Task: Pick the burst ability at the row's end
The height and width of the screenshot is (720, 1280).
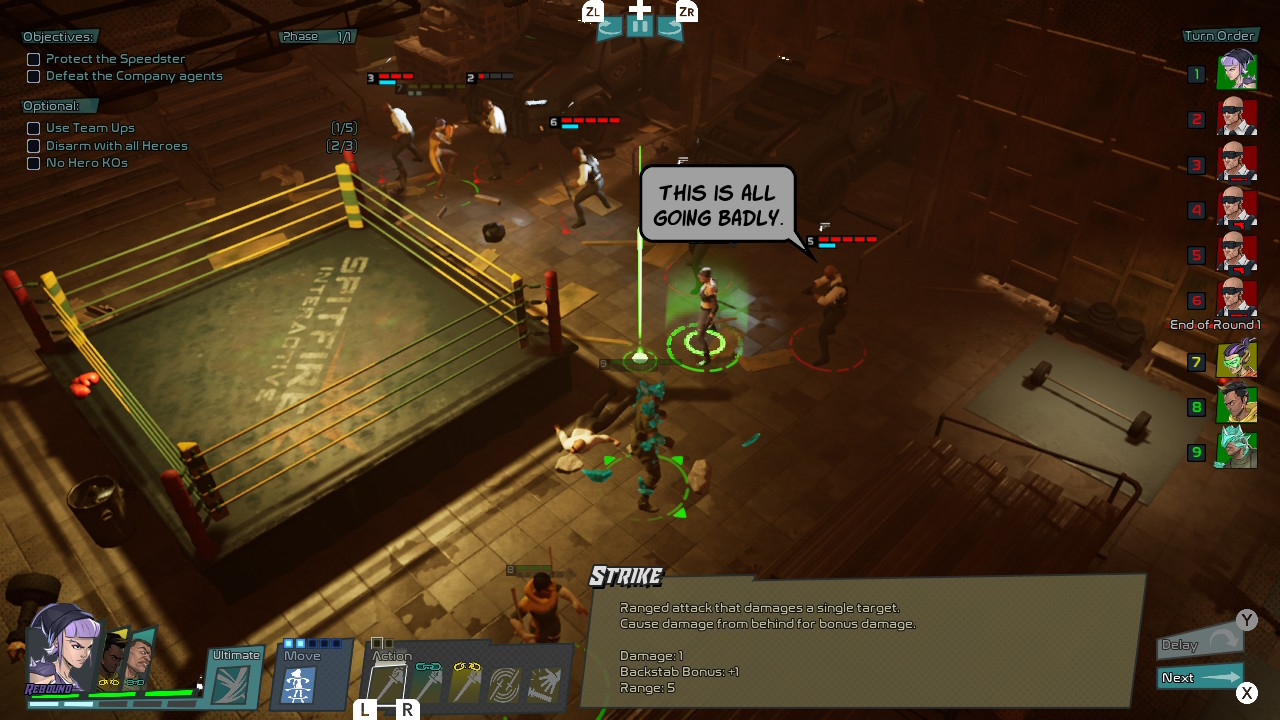Action: [x=545, y=685]
